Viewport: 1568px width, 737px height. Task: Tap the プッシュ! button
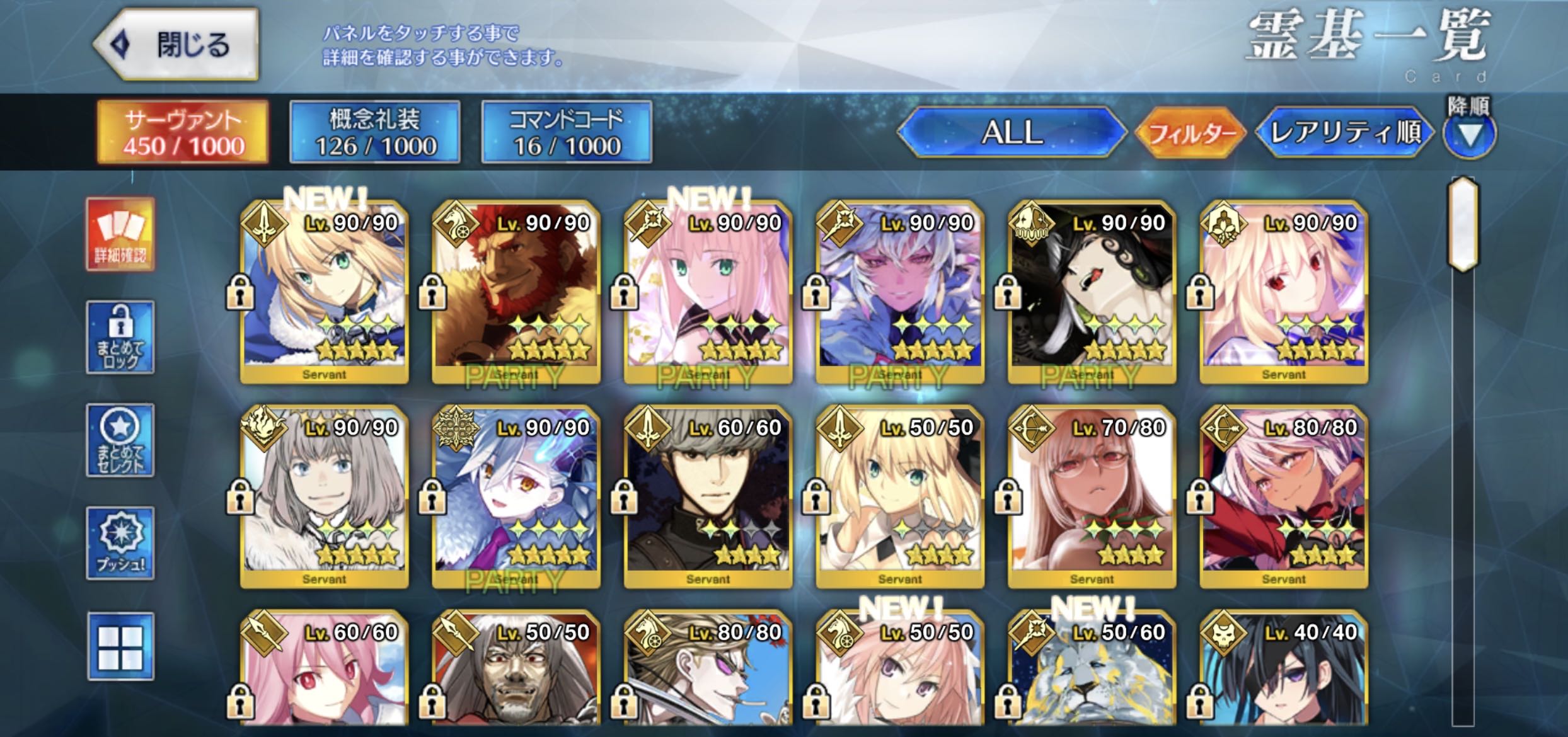tap(120, 543)
